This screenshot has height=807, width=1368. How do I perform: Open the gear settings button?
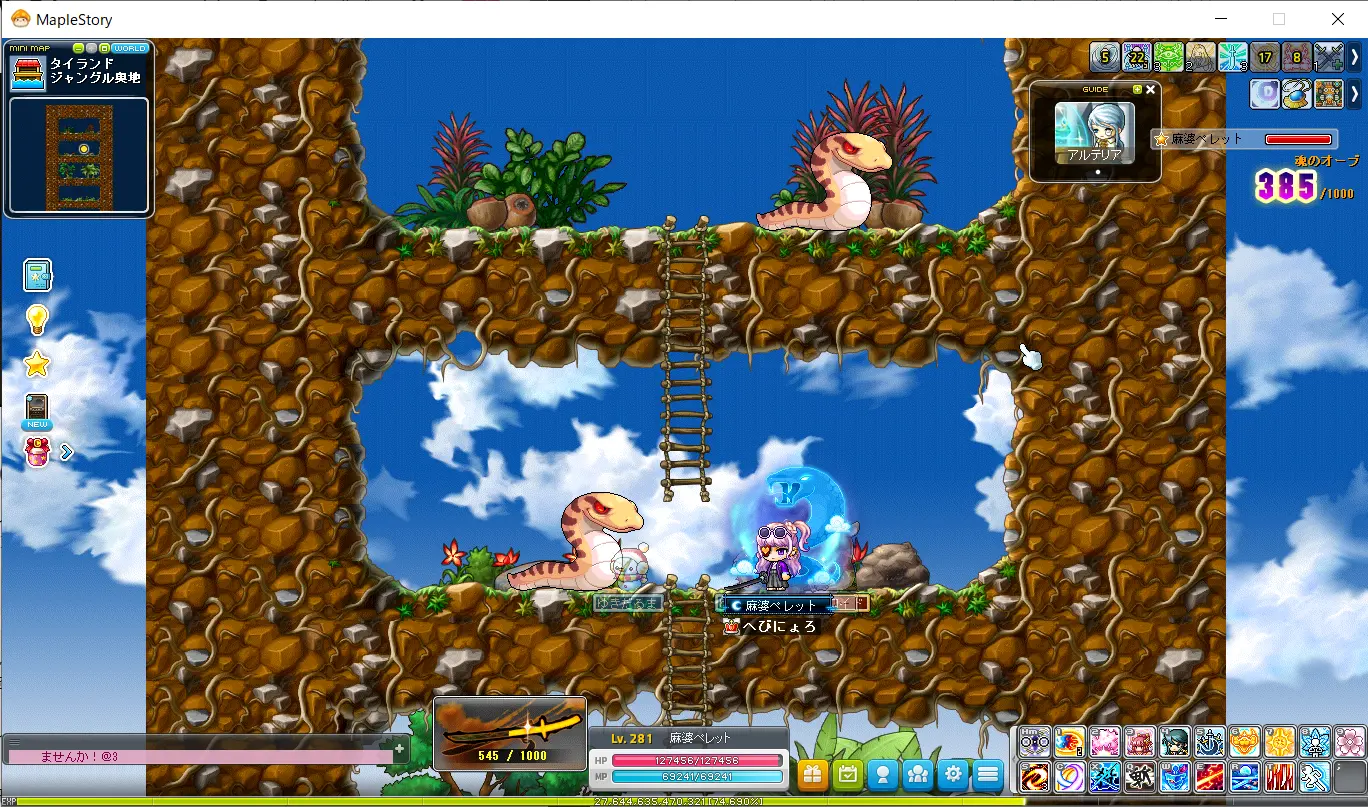[x=953, y=774]
